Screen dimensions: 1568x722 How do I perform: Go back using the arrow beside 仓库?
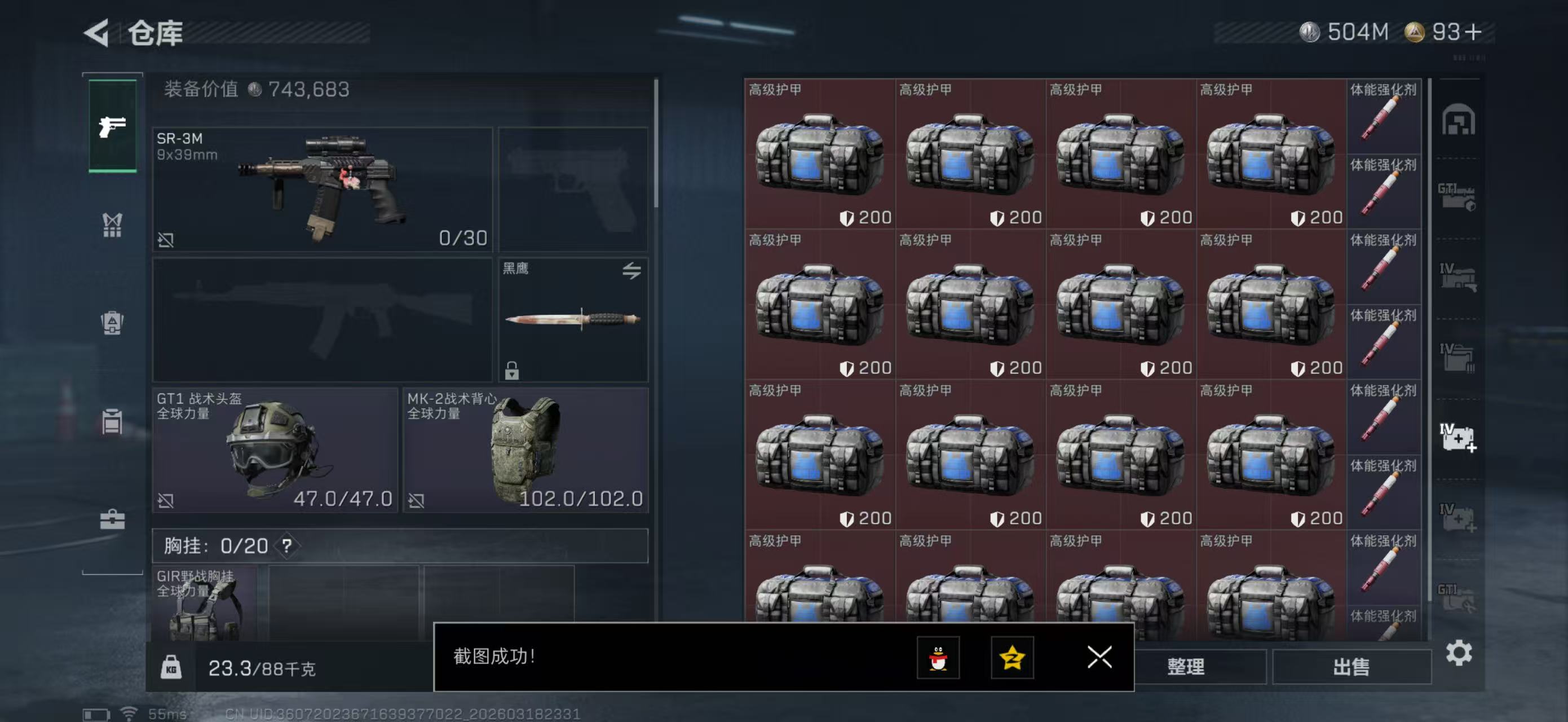[97, 32]
